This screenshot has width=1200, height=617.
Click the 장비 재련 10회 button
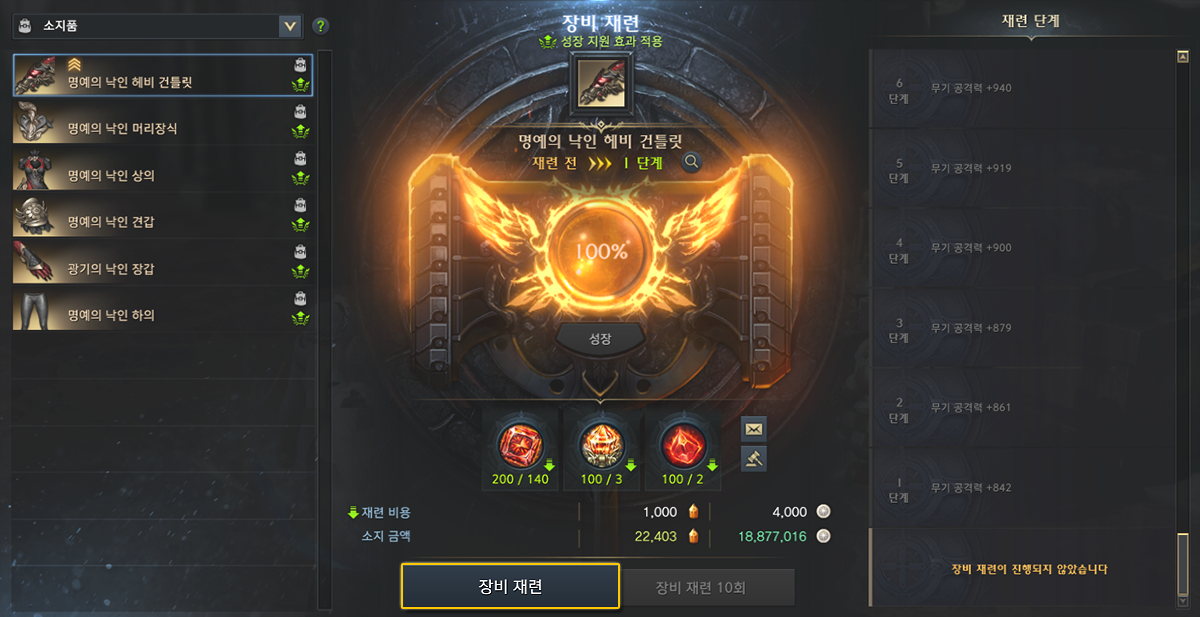[x=708, y=587]
